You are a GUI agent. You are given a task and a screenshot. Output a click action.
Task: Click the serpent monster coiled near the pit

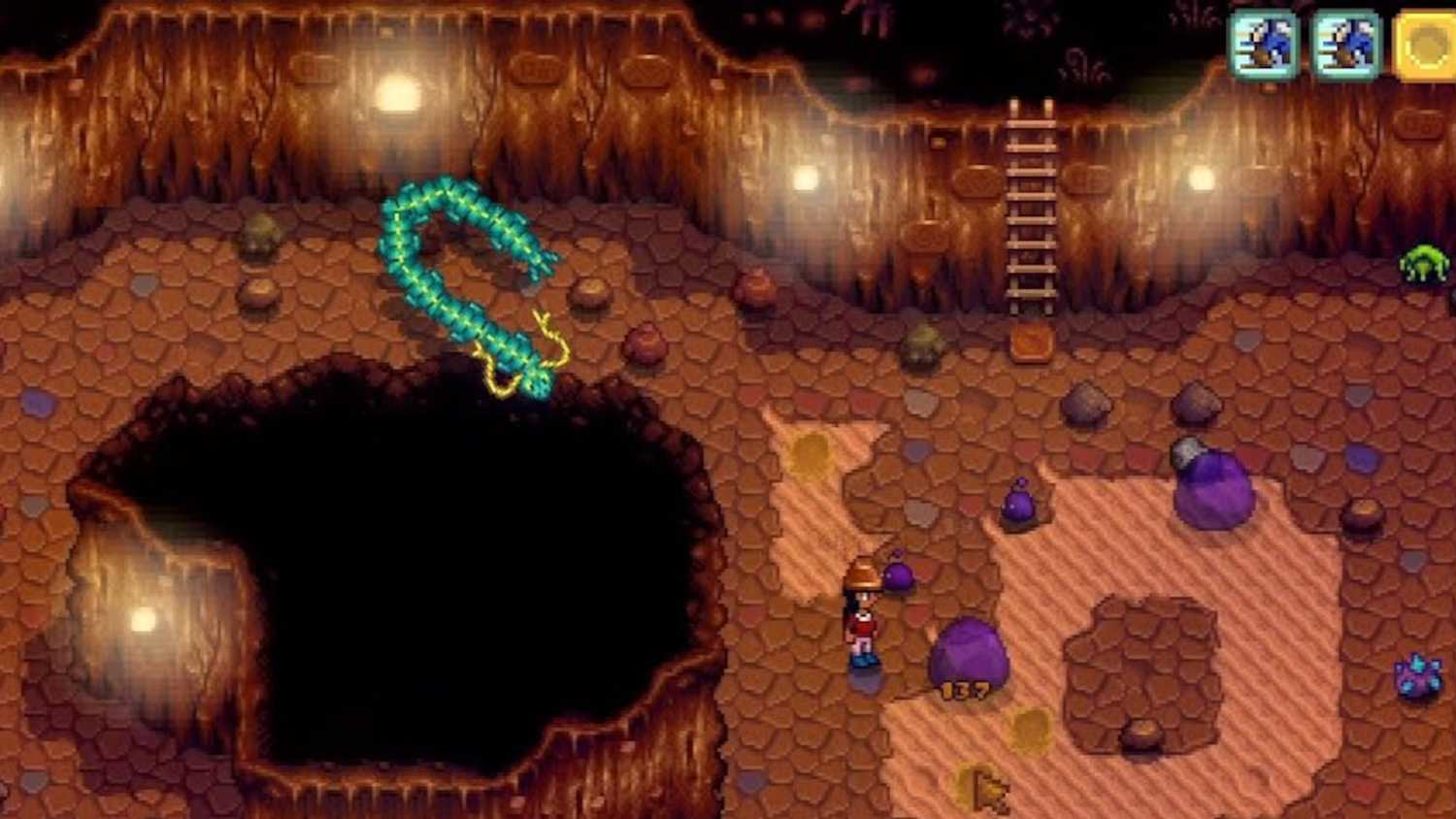[x=466, y=281]
